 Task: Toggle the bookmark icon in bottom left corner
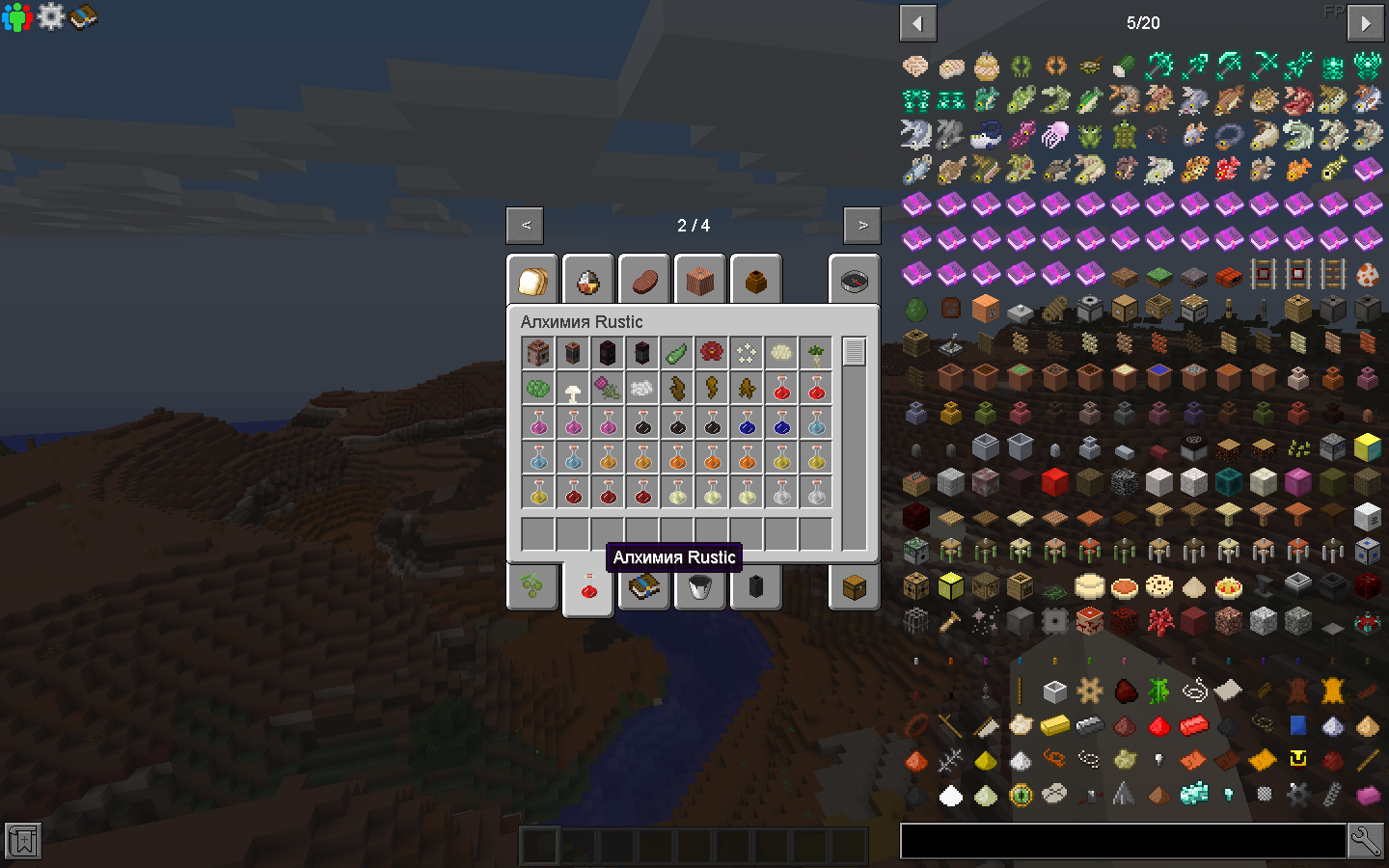(x=21, y=841)
